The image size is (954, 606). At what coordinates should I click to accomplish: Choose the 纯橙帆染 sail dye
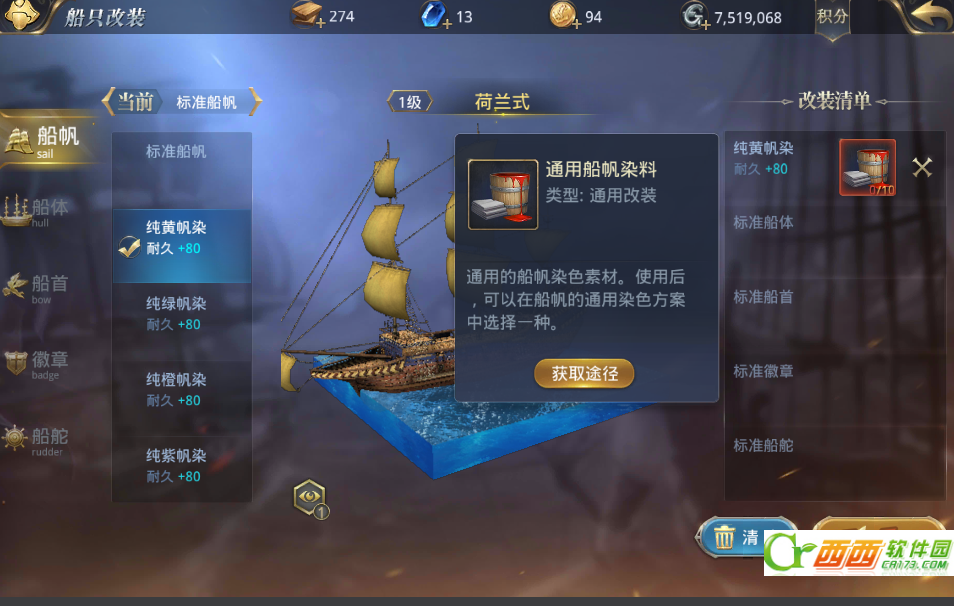181,390
